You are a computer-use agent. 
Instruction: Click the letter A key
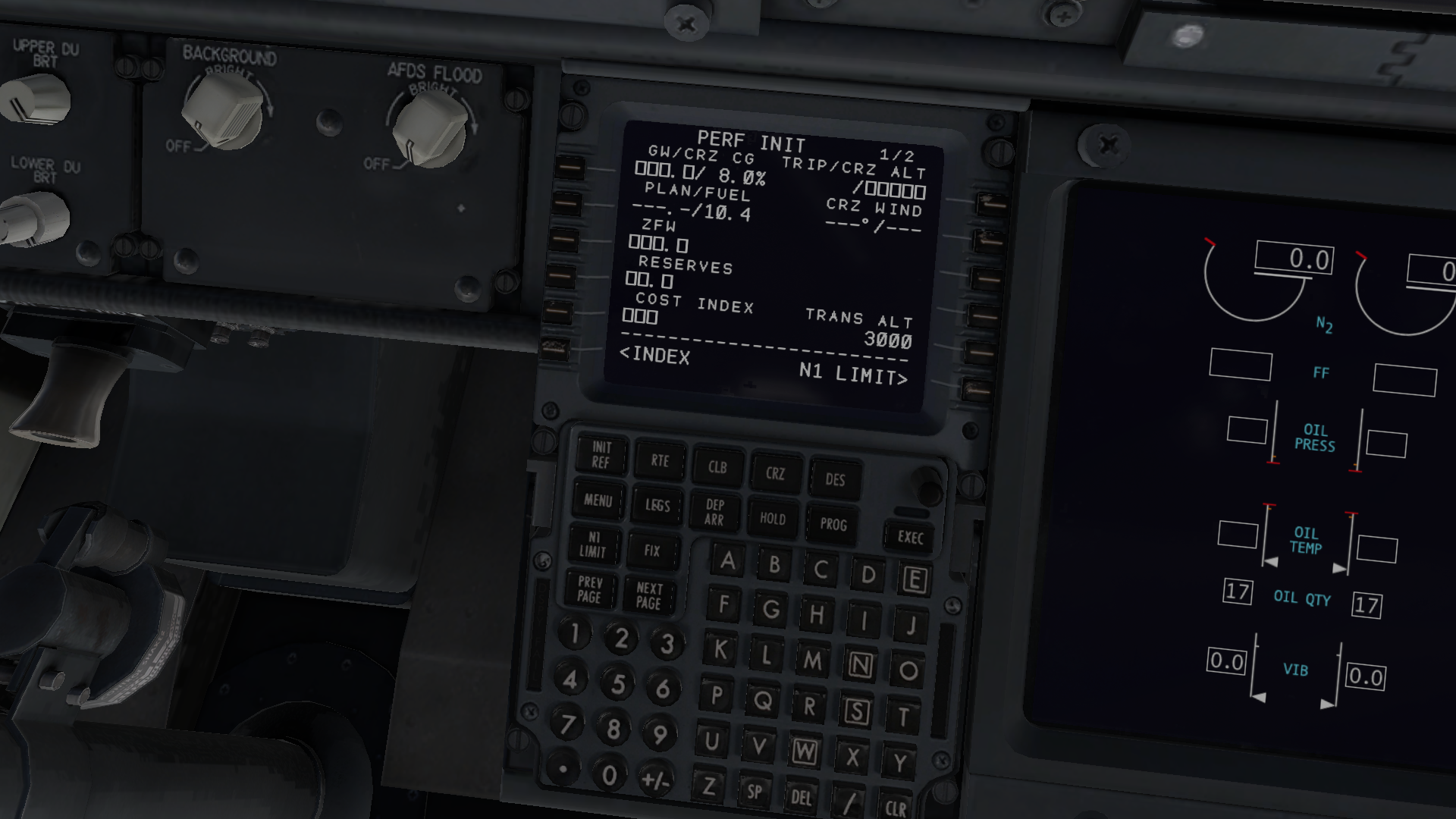(x=727, y=560)
